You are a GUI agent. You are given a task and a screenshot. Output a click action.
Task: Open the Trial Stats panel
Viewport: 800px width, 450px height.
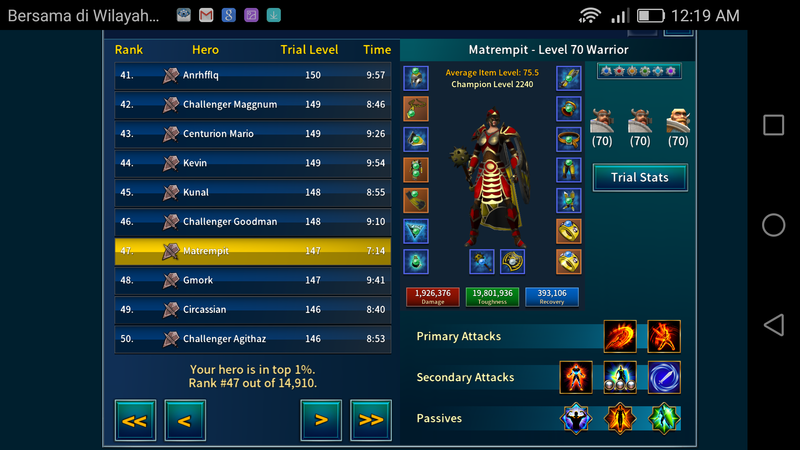[640, 178]
